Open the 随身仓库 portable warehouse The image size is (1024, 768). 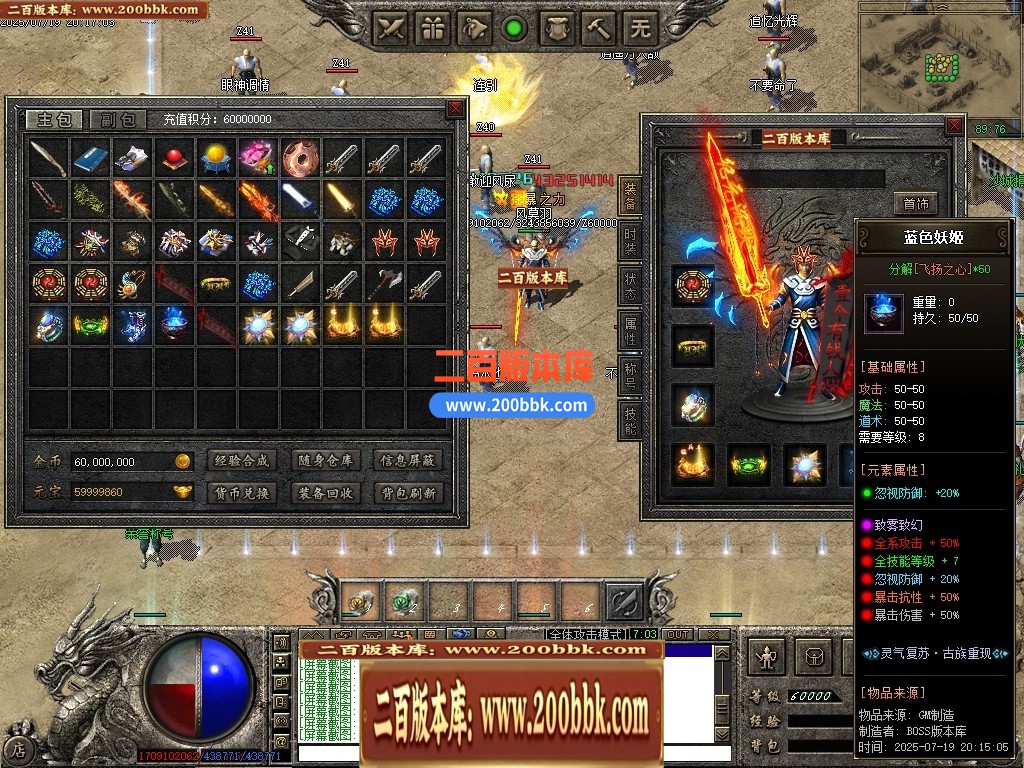point(325,461)
